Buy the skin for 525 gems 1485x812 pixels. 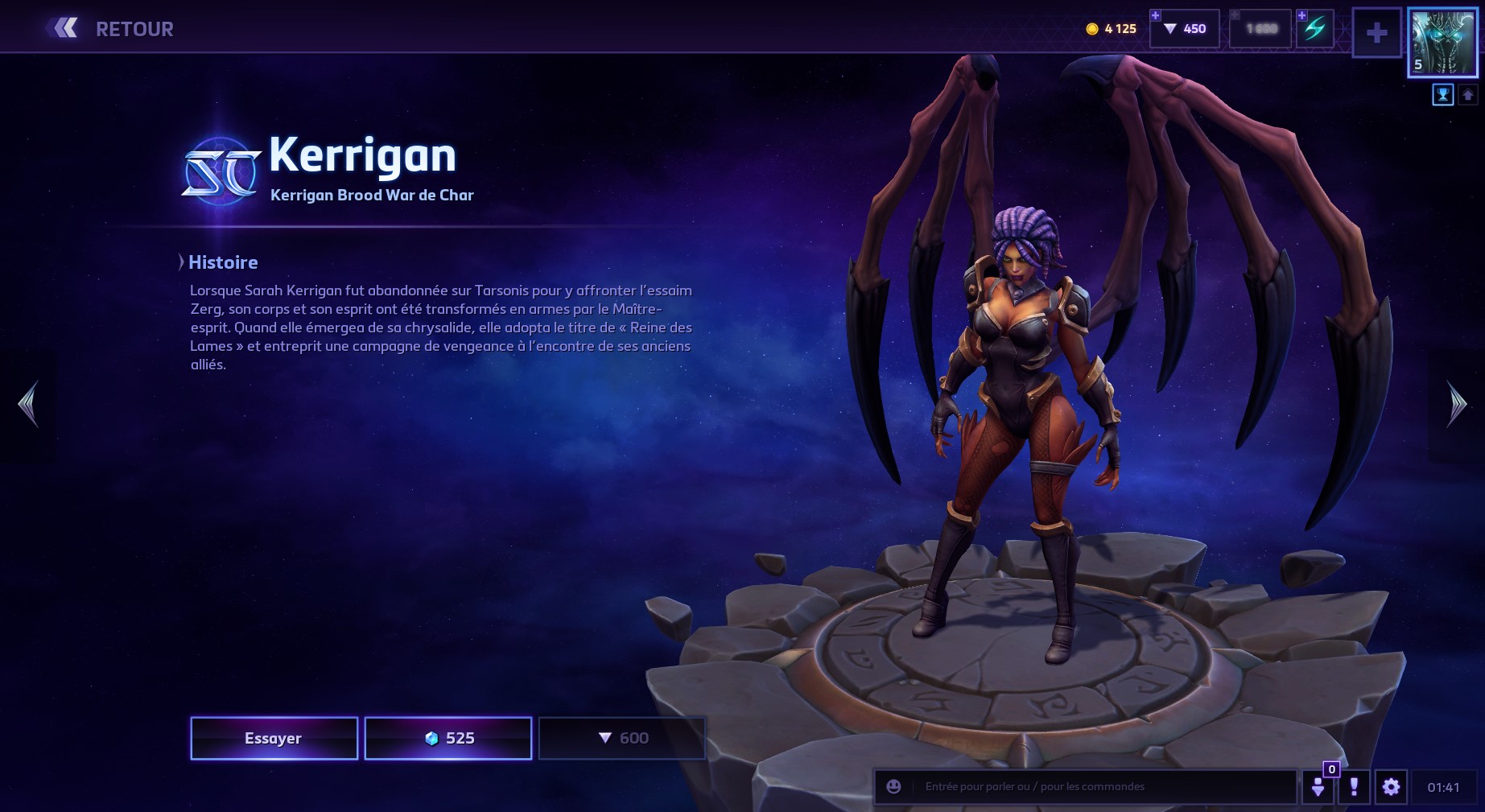coord(448,738)
